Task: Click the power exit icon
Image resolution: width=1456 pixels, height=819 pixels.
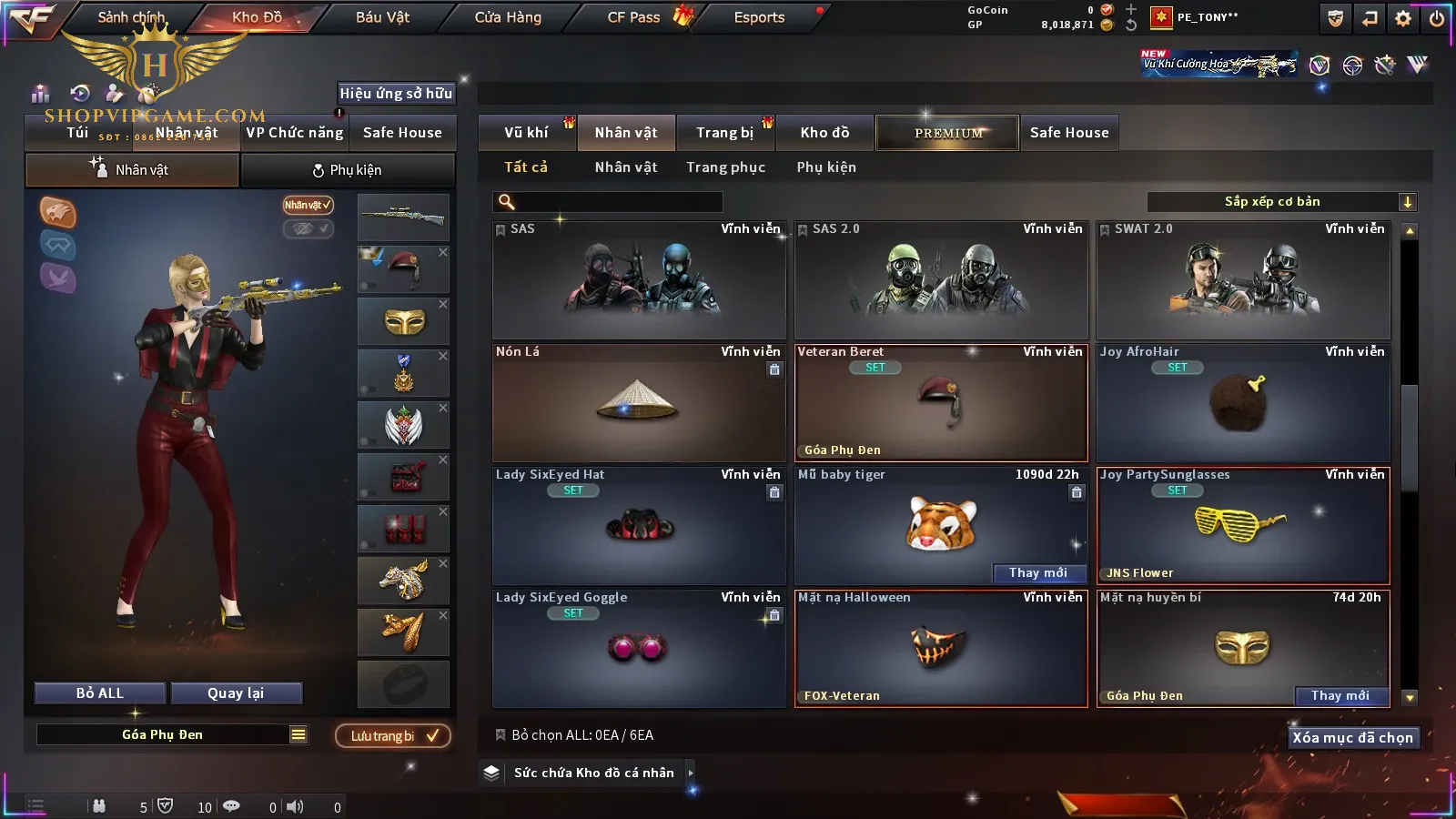Action: tap(1436, 18)
